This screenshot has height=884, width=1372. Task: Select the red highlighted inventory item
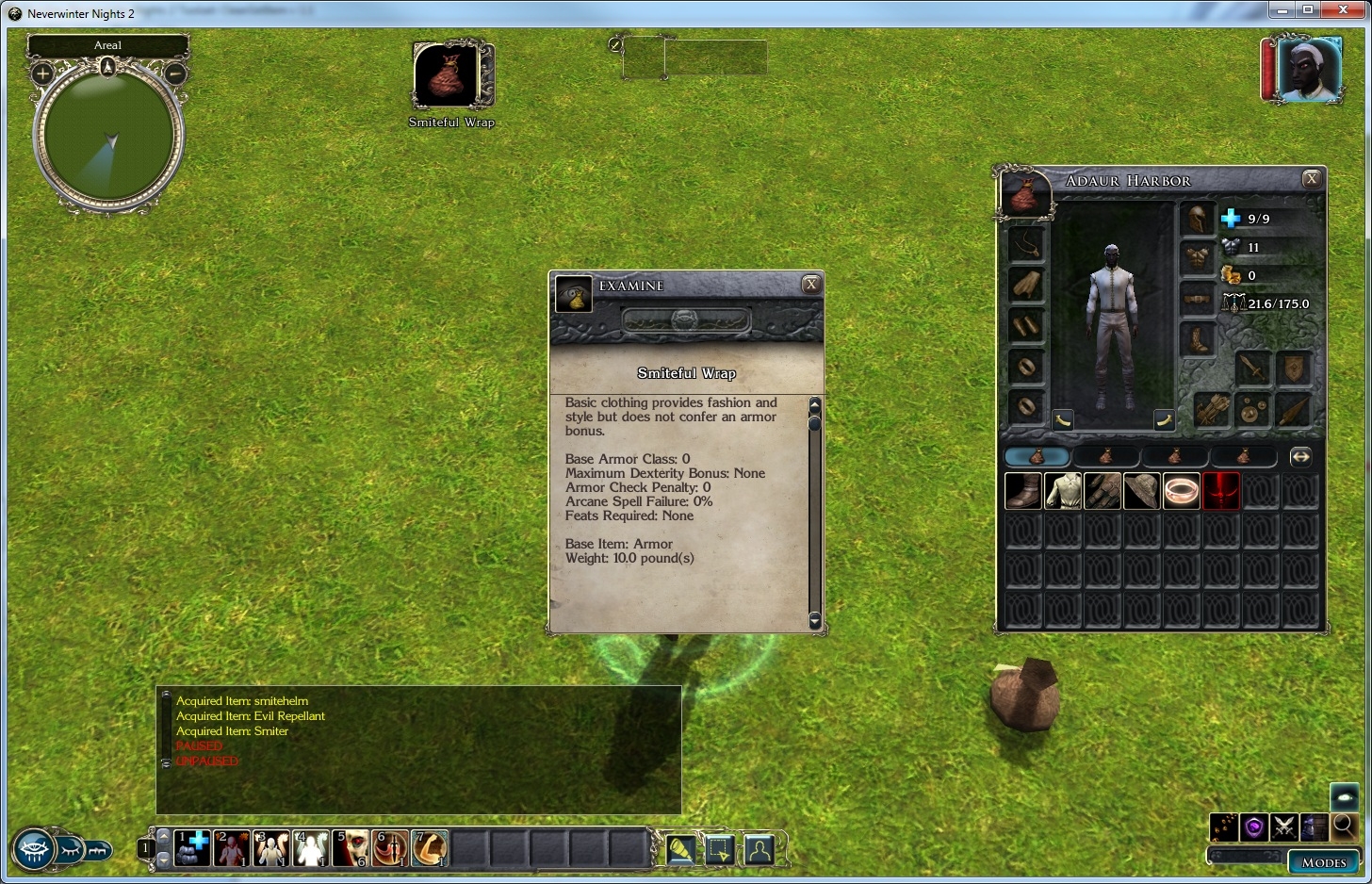click(1221, 491)
